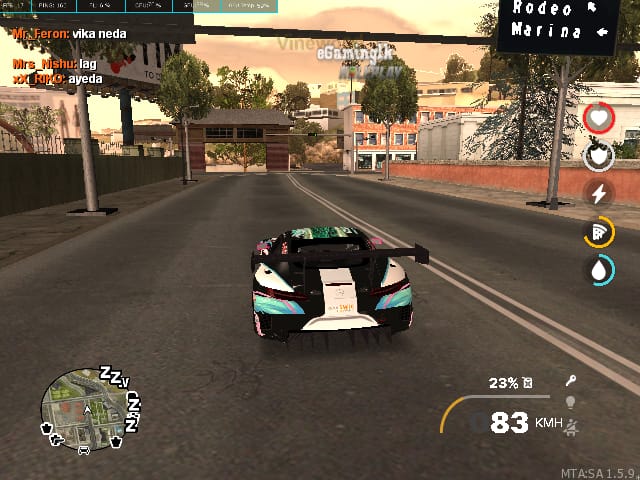Toggle the vehicle key lock icon
This screenshot has height=480, width=640.
(572, 380)
